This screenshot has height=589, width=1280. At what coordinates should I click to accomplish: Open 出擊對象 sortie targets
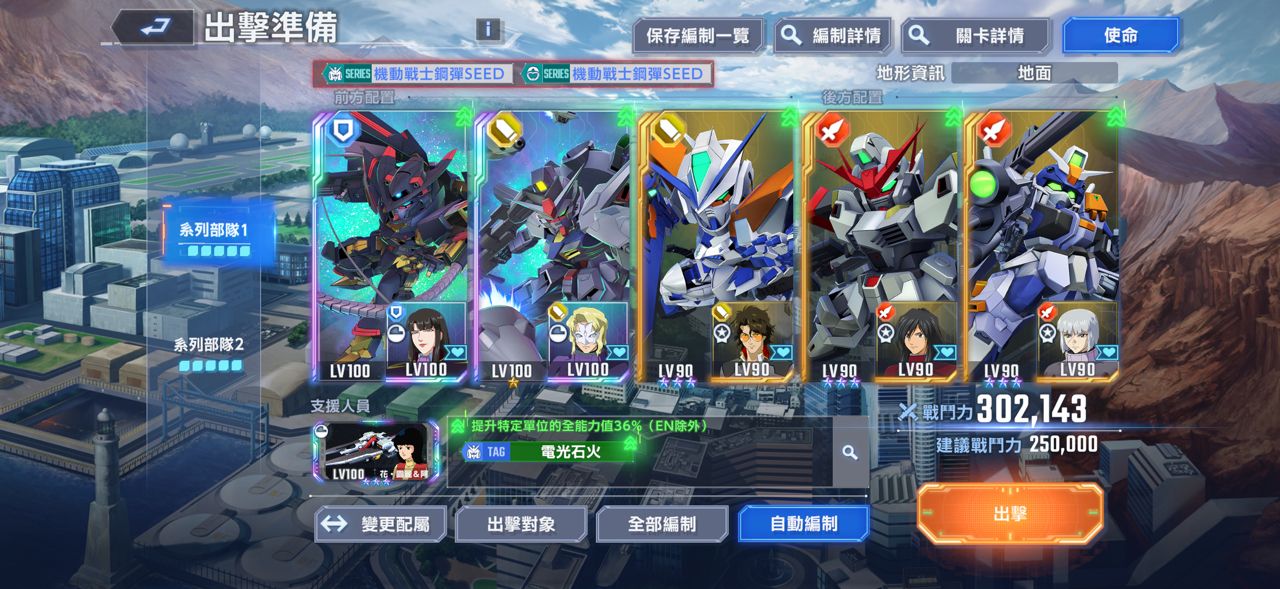521,524
